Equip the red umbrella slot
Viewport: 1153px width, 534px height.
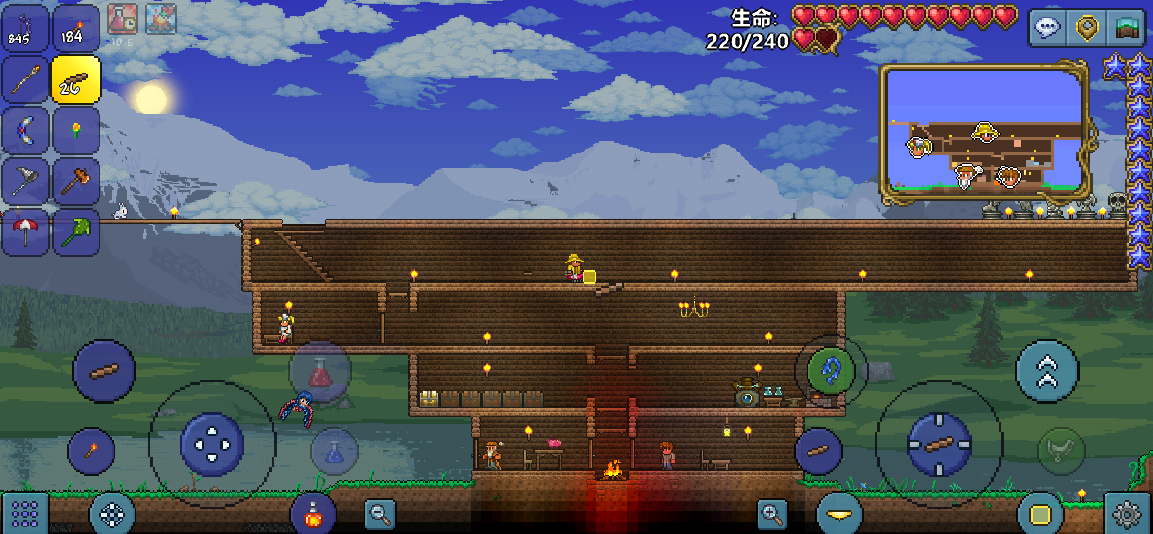24,233
